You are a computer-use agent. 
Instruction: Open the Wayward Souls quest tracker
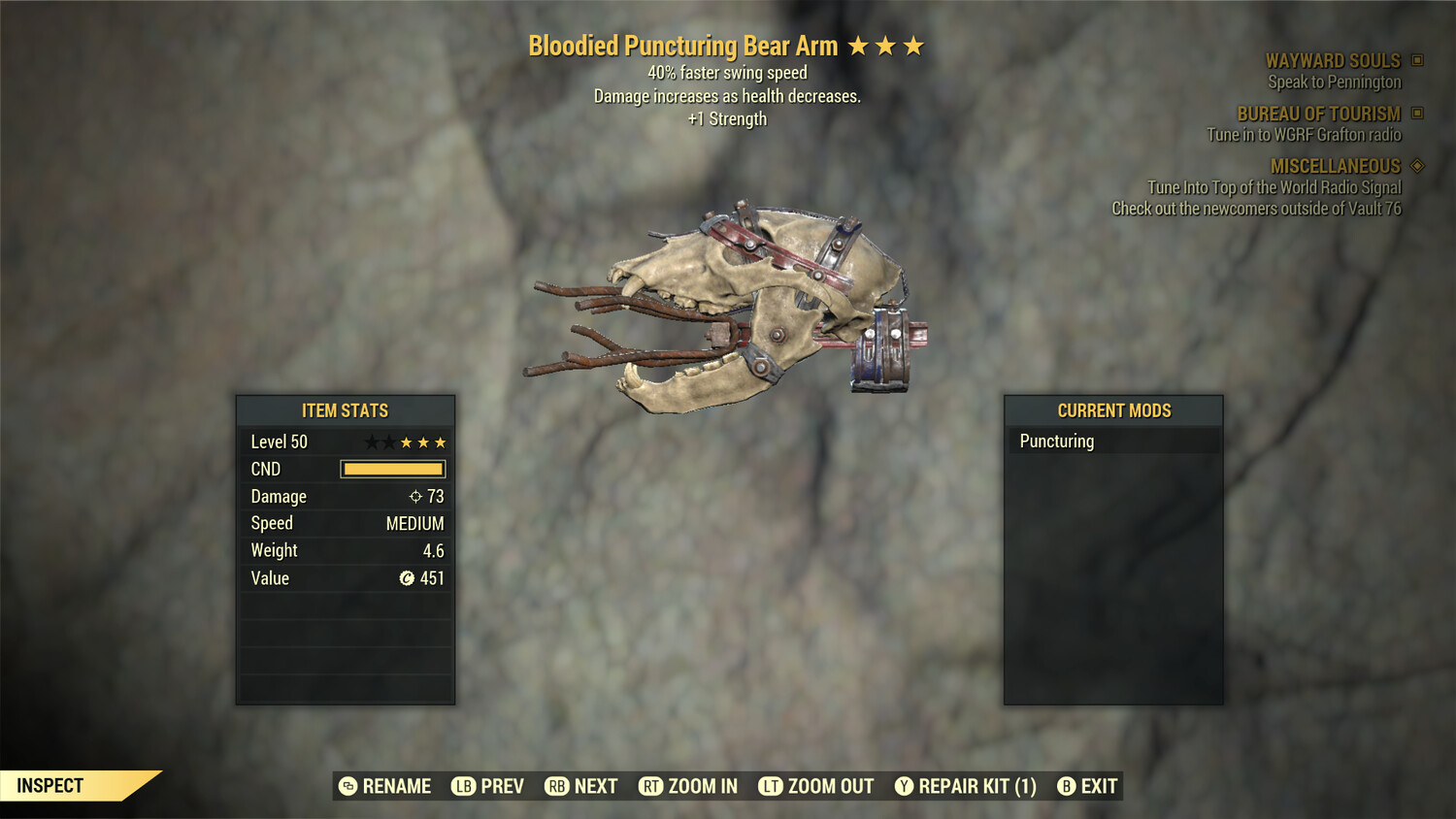point(1333,61)
